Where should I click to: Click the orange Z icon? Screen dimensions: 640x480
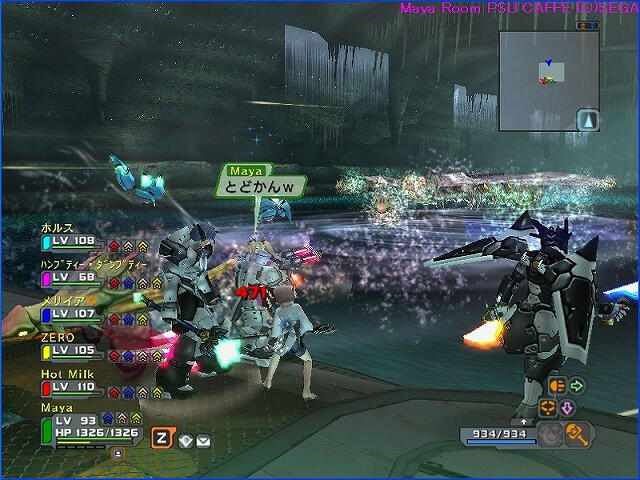coord(161,437)
